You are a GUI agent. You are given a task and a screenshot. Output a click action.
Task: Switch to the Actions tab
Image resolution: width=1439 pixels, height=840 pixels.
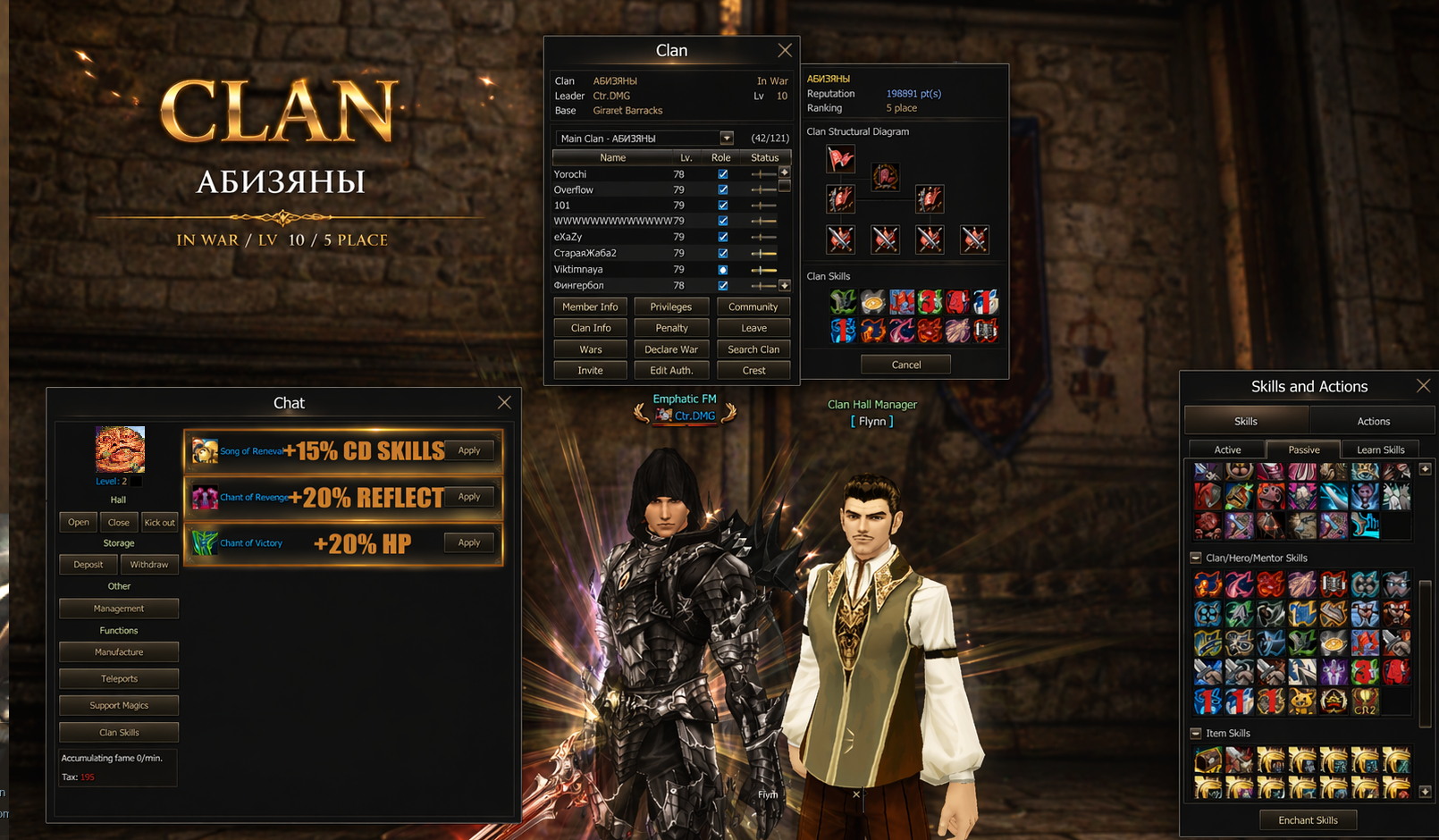(1373, 421)
